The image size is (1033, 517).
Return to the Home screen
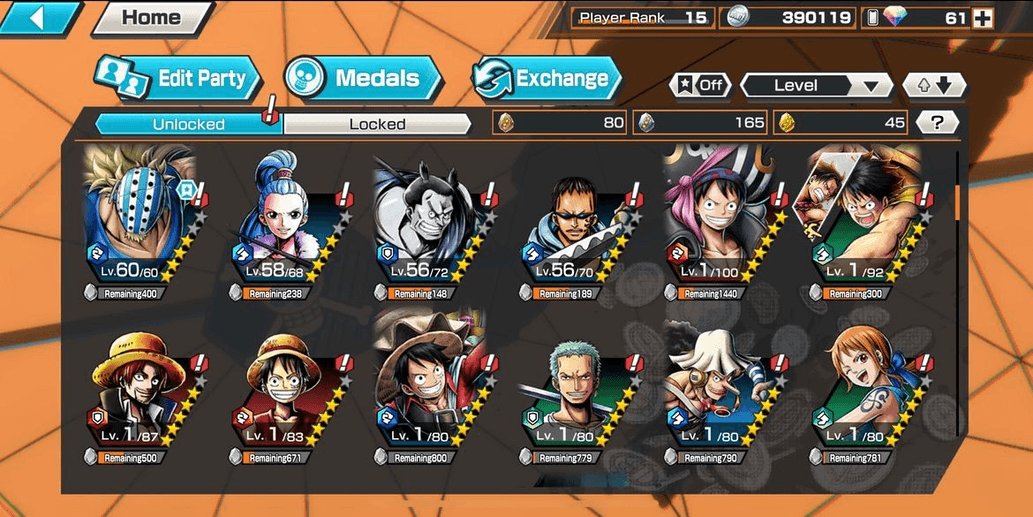click(150, 17)
